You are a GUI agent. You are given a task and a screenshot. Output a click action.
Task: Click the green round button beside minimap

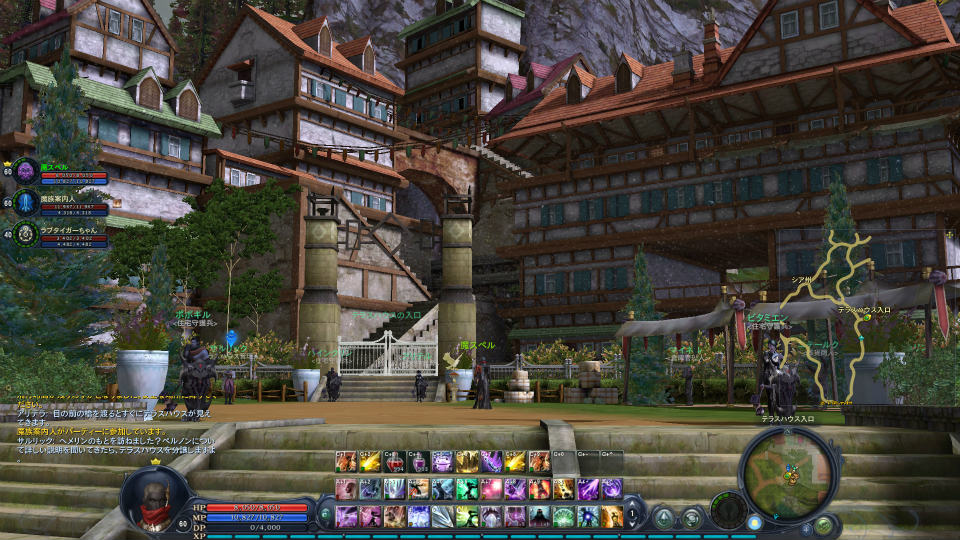[x=823, y=525]
